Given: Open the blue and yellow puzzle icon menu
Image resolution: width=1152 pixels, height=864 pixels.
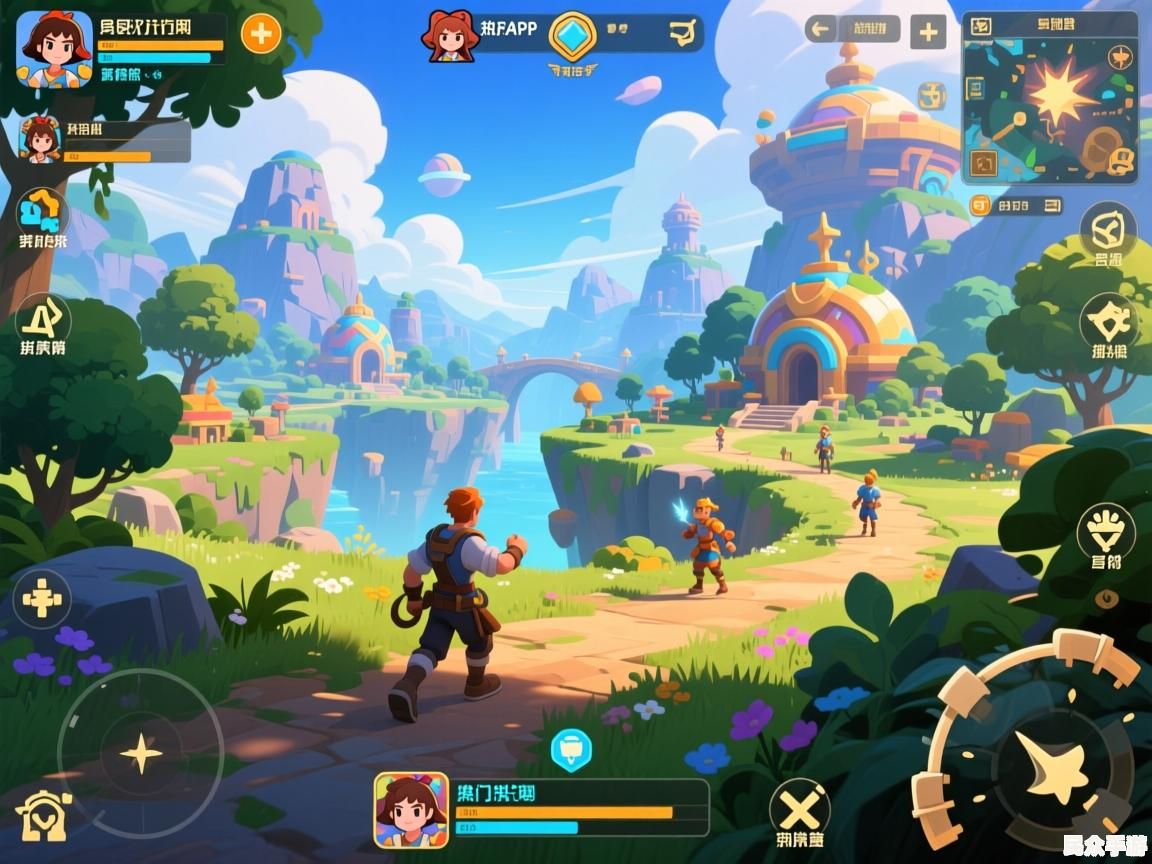Looking at the screenshot, I should pyautogui.click(x=42, y=211).
